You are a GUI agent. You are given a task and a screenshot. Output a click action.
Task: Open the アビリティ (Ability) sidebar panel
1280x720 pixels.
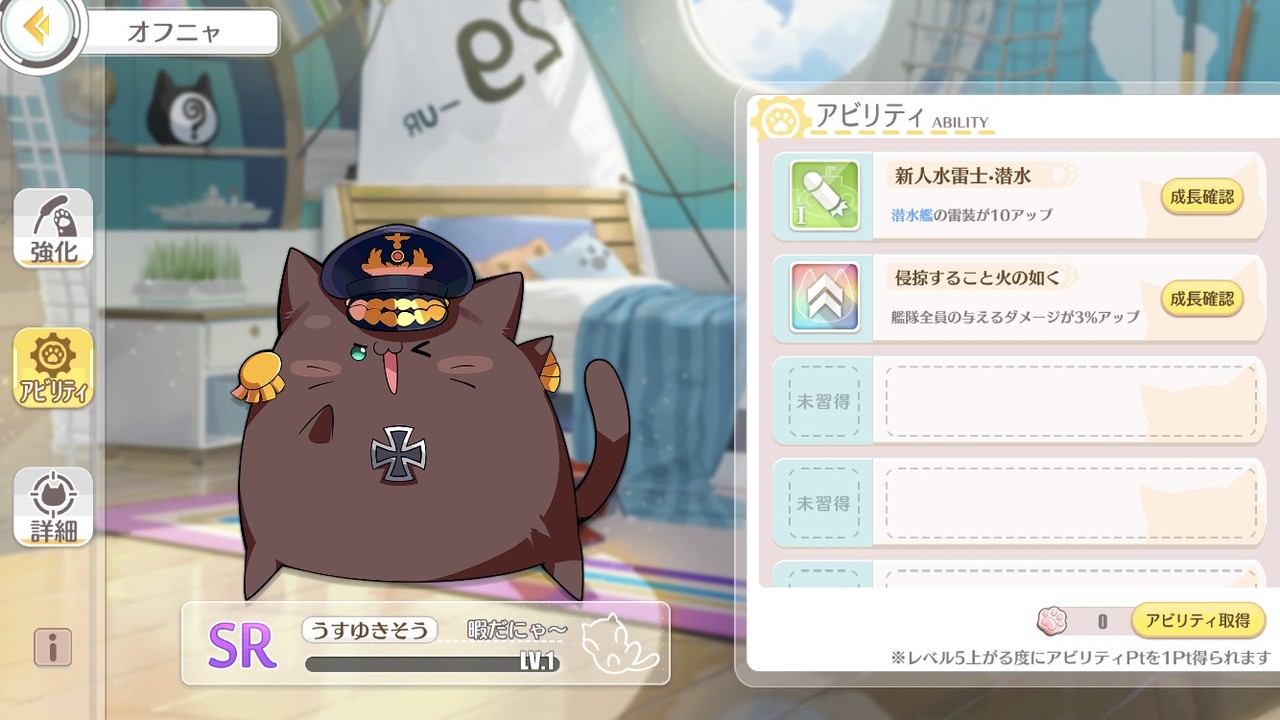click(52, 370)
